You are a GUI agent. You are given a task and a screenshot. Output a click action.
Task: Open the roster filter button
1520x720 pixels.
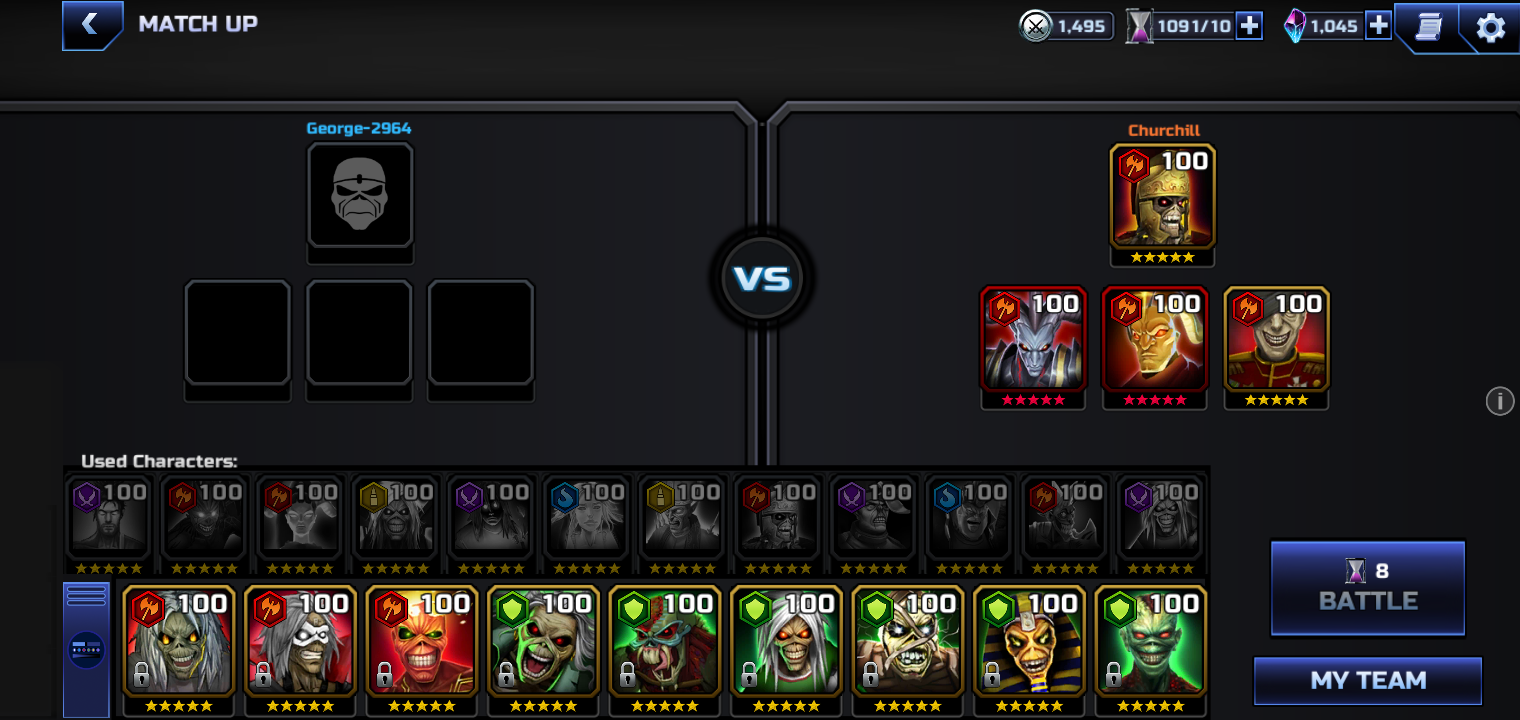click(x=86, y=649)
